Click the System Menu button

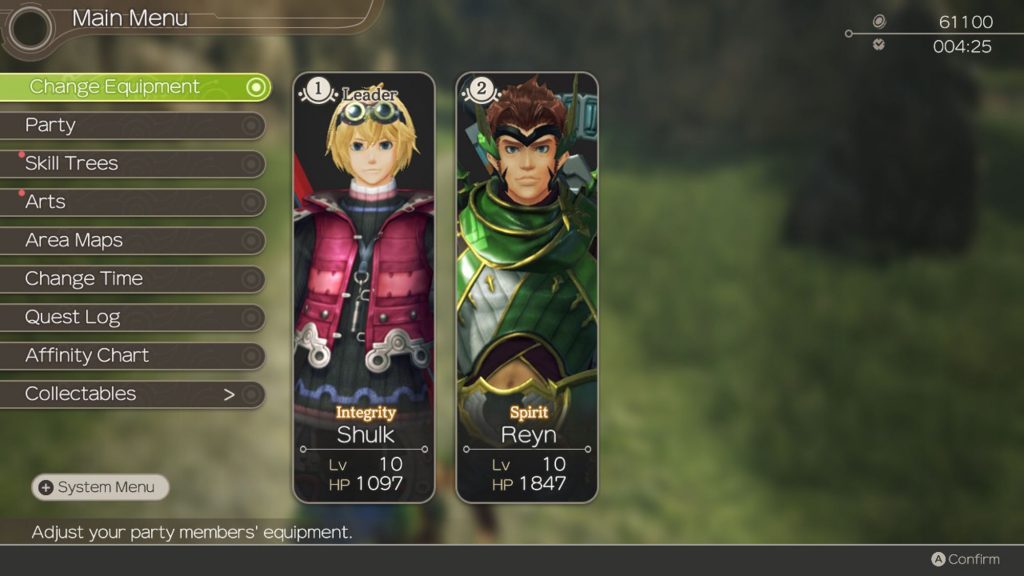point(100,487)
